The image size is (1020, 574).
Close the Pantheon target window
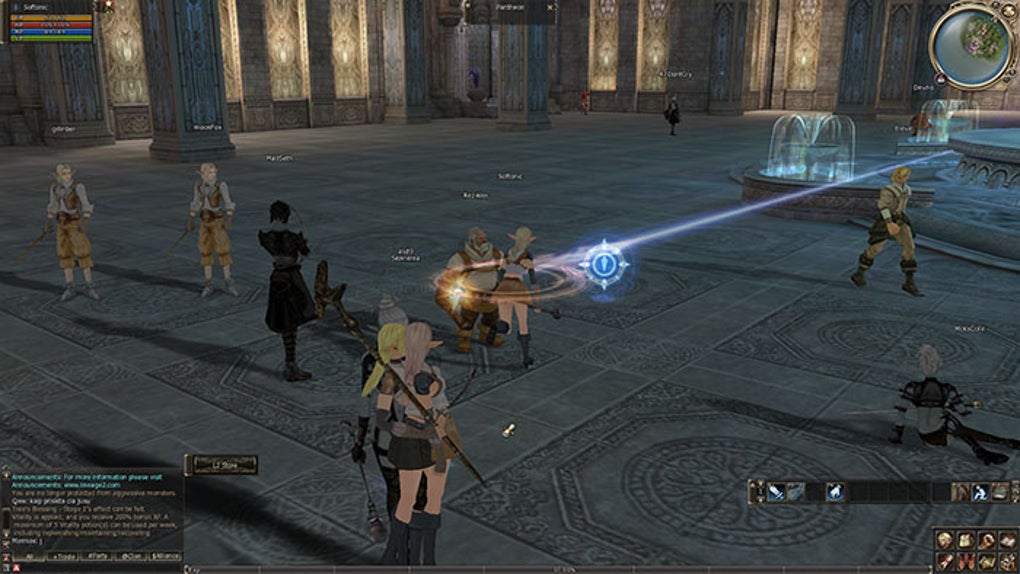pyautogui.click(x=550, y=9)
